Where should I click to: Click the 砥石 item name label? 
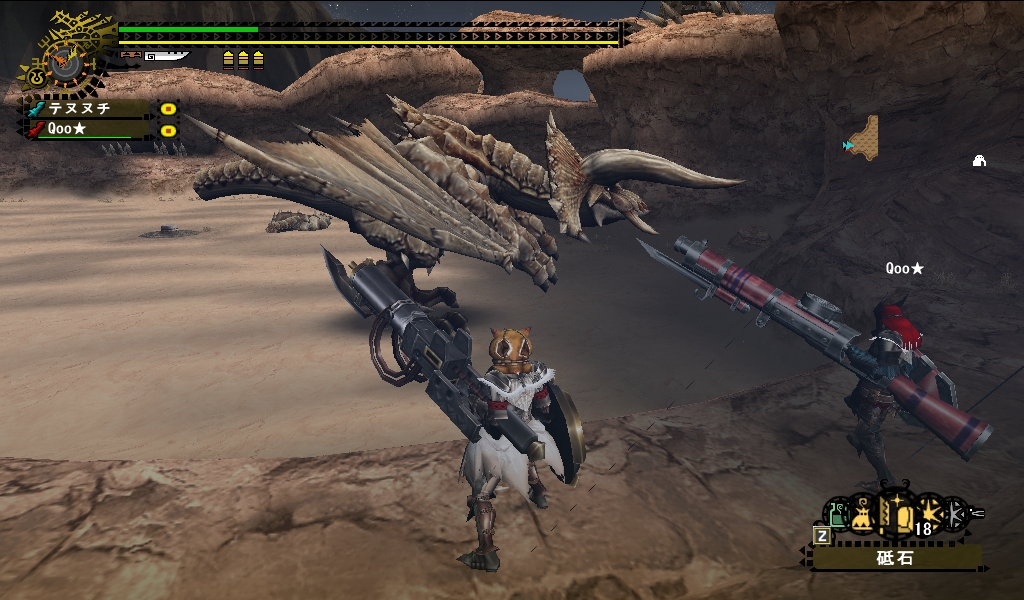895,558
